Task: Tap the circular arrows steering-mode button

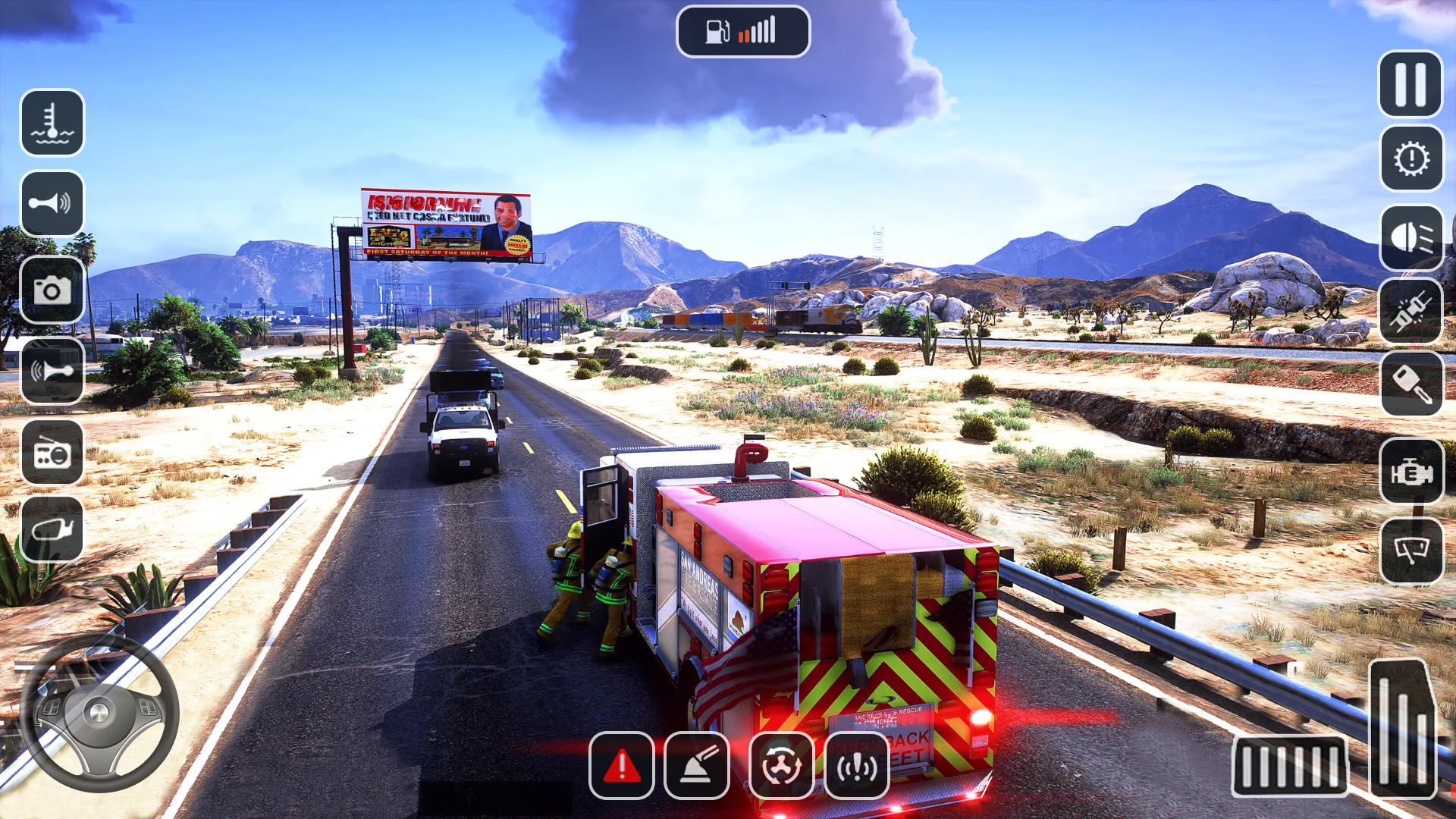Action: tap(781, 766)
